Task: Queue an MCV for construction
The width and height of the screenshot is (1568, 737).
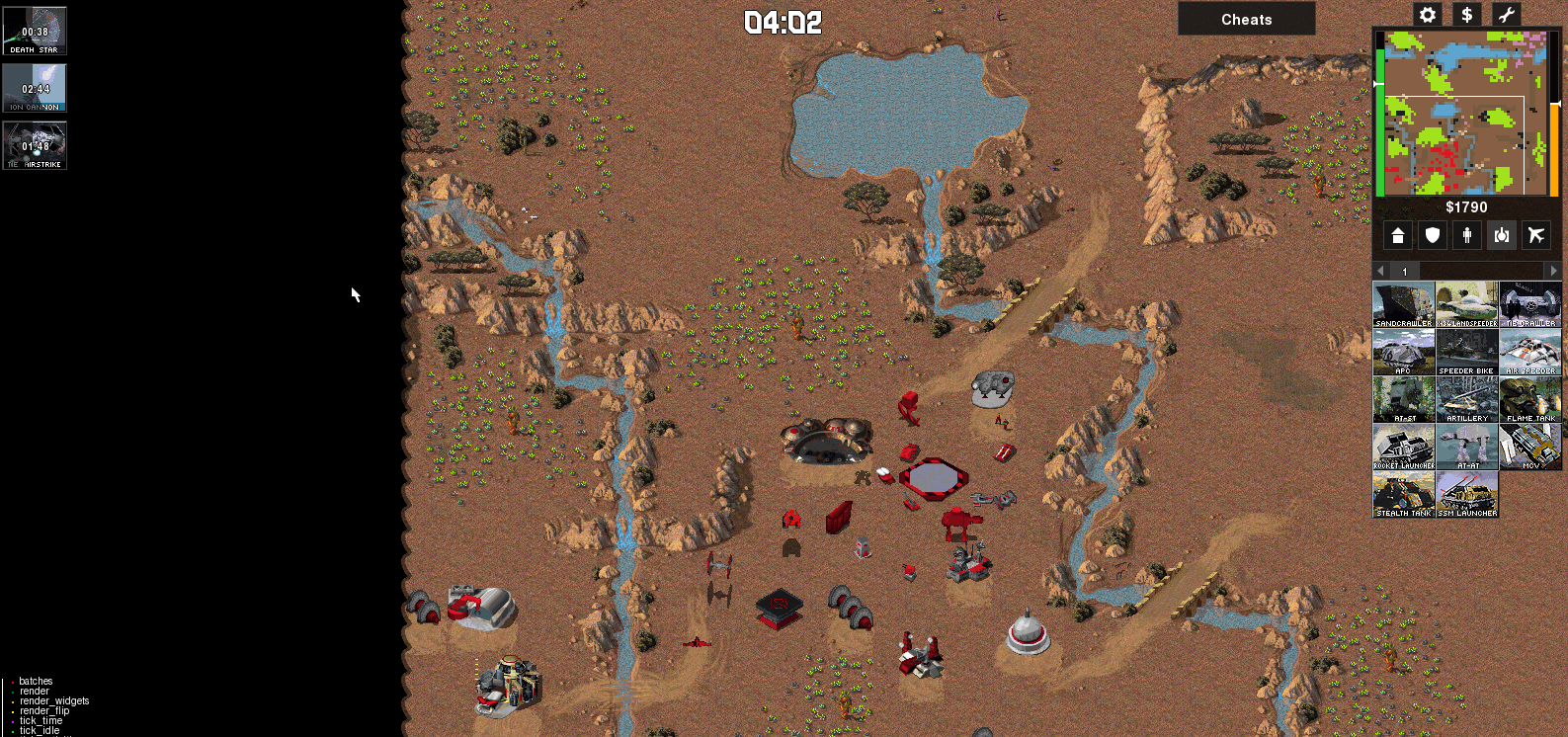Action: point(1530,447)
